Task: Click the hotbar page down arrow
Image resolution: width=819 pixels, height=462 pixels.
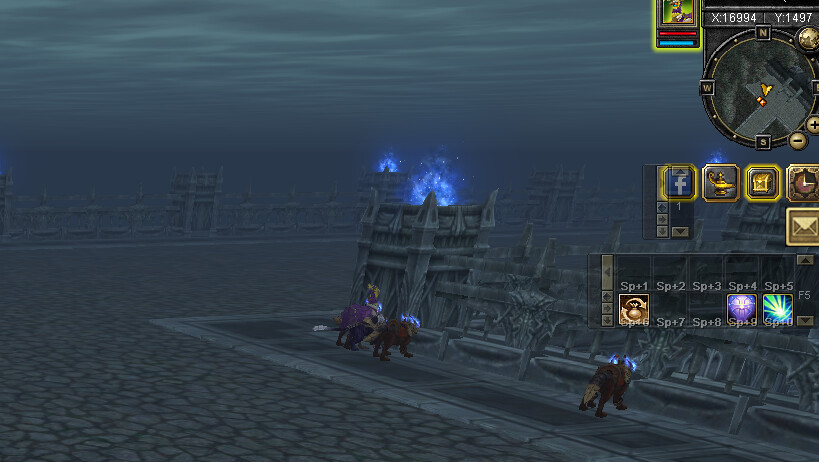Action: click(805, 321)
